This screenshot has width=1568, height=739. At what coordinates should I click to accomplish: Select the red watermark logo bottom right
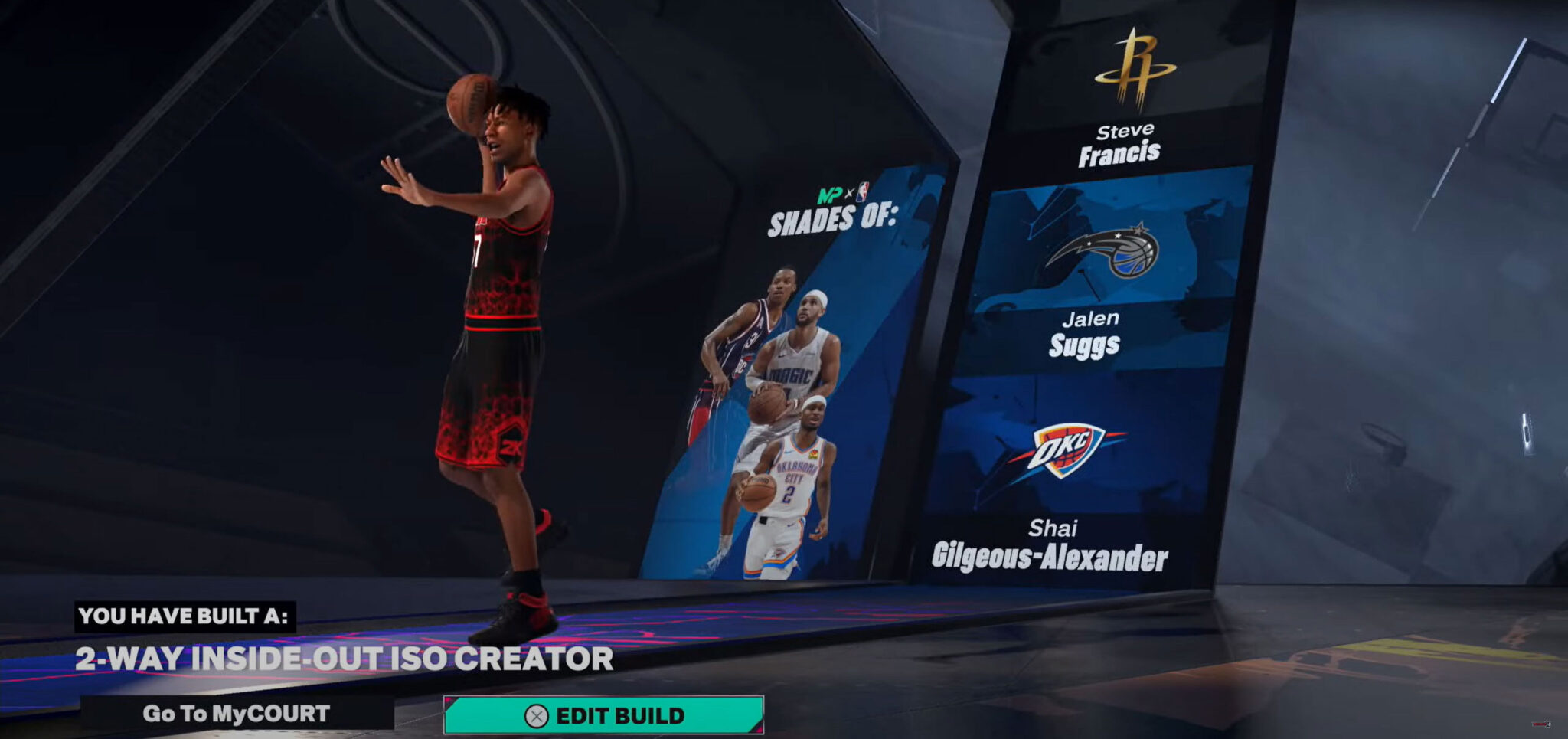point(1539,724)
